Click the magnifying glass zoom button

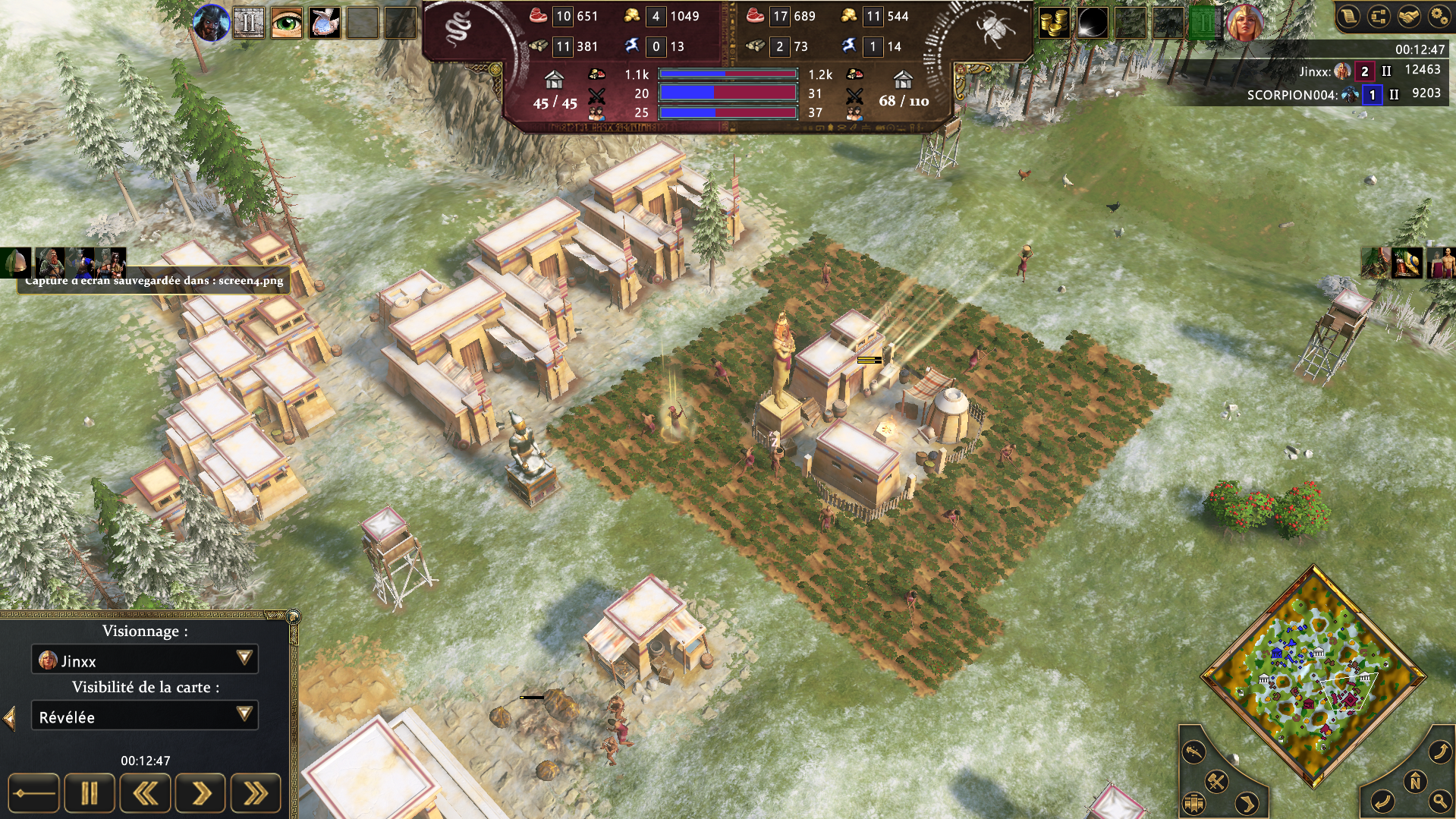tap(1439, 800)
